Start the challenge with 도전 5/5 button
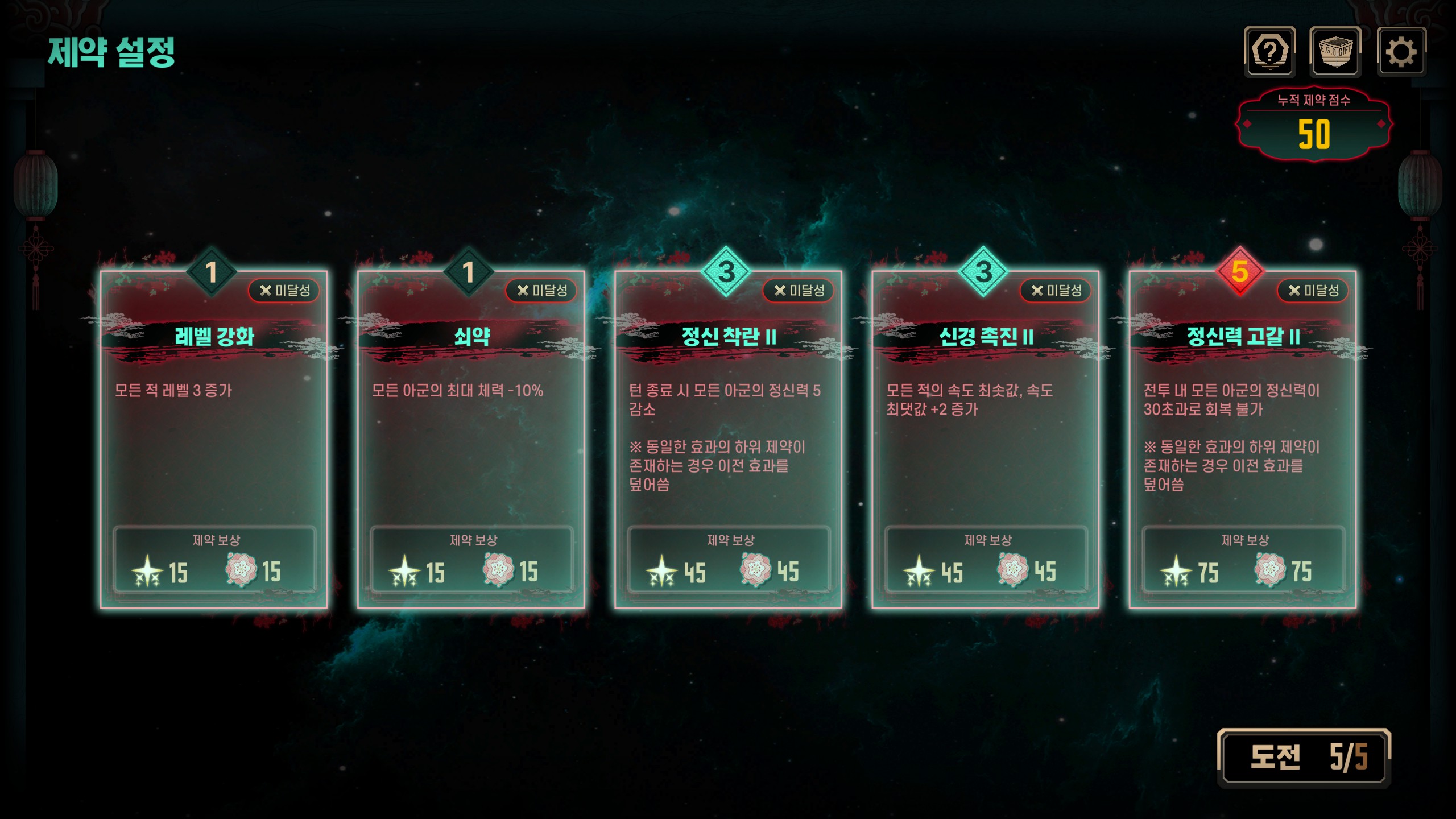This screenshot has height=819, width=1456. tap(1304, 758)
